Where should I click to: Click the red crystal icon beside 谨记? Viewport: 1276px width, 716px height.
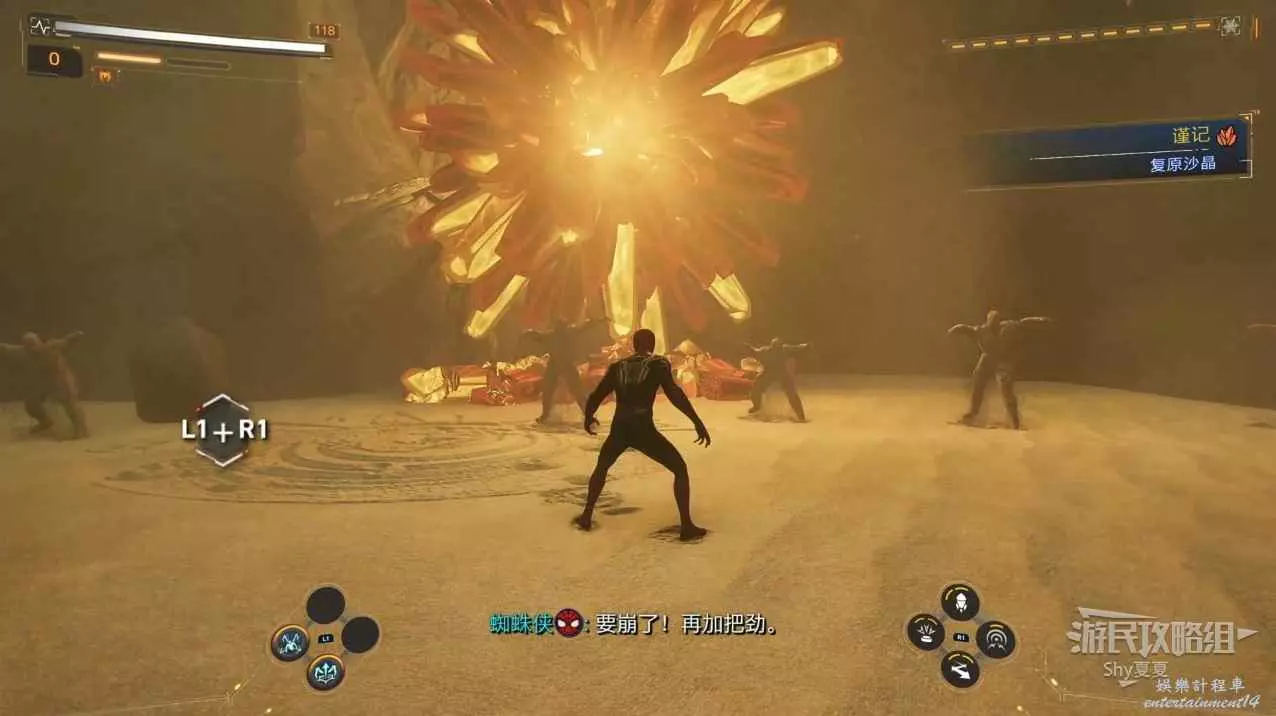[x=1227, y=136]
